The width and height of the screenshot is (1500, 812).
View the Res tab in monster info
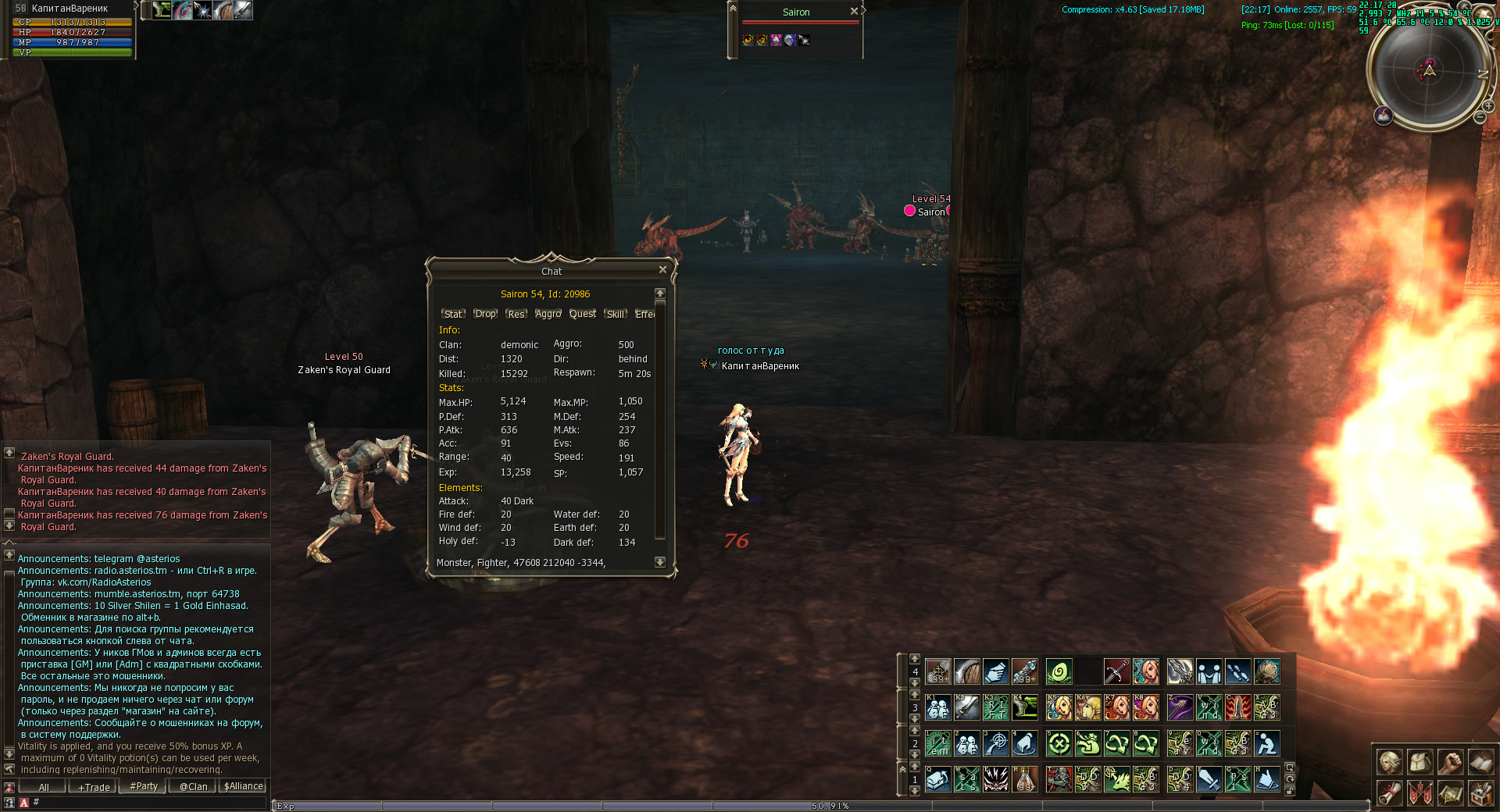click(x=516, y=314)
